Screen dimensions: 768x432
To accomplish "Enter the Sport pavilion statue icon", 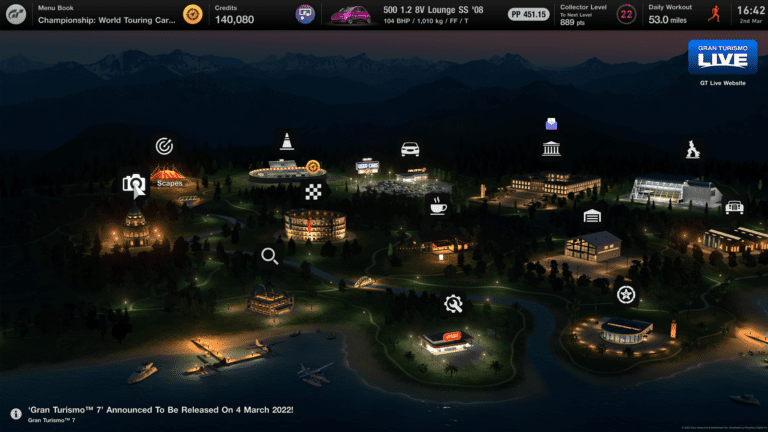I will pyautogui.click(x=692, y=150).
